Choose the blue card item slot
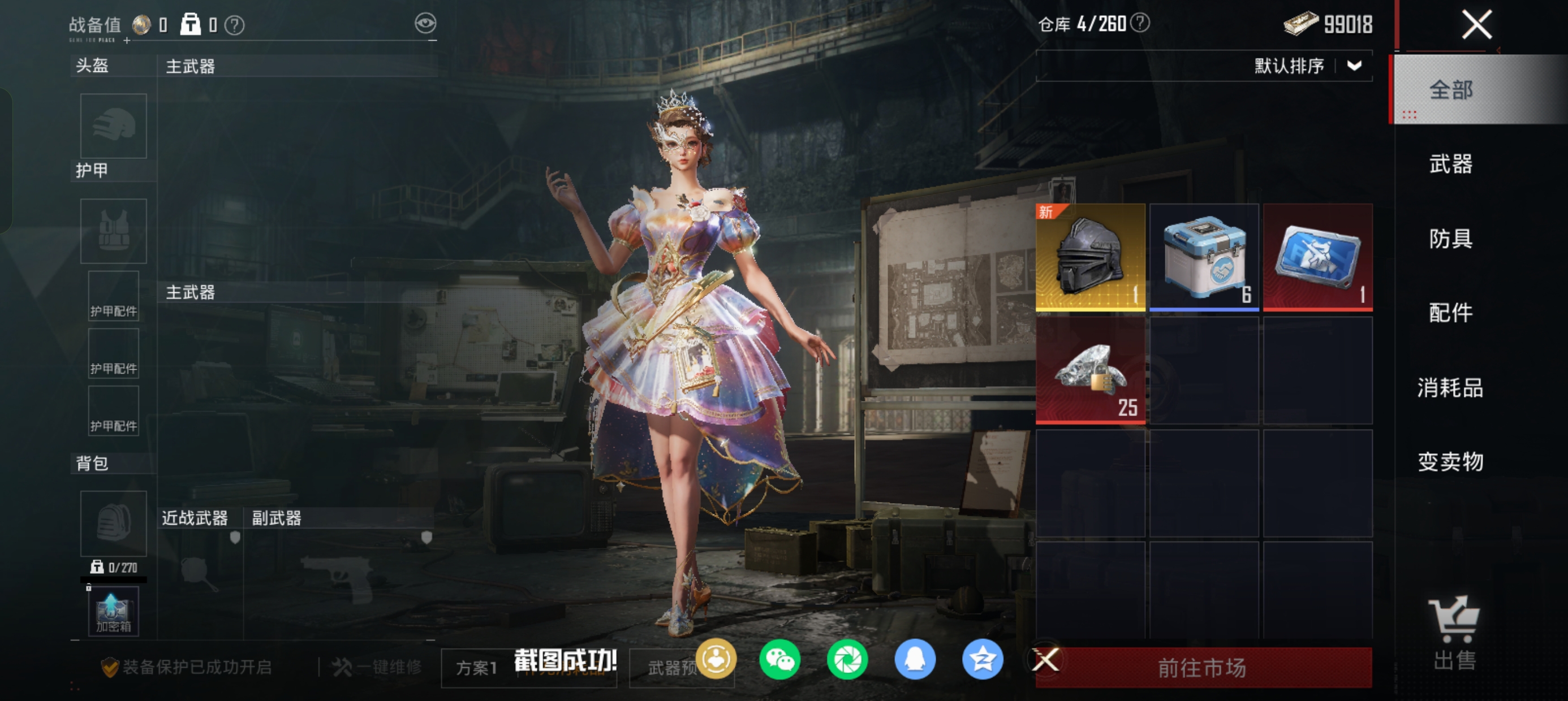Viewport: 1568px width, 701px height. (1317, 257)
